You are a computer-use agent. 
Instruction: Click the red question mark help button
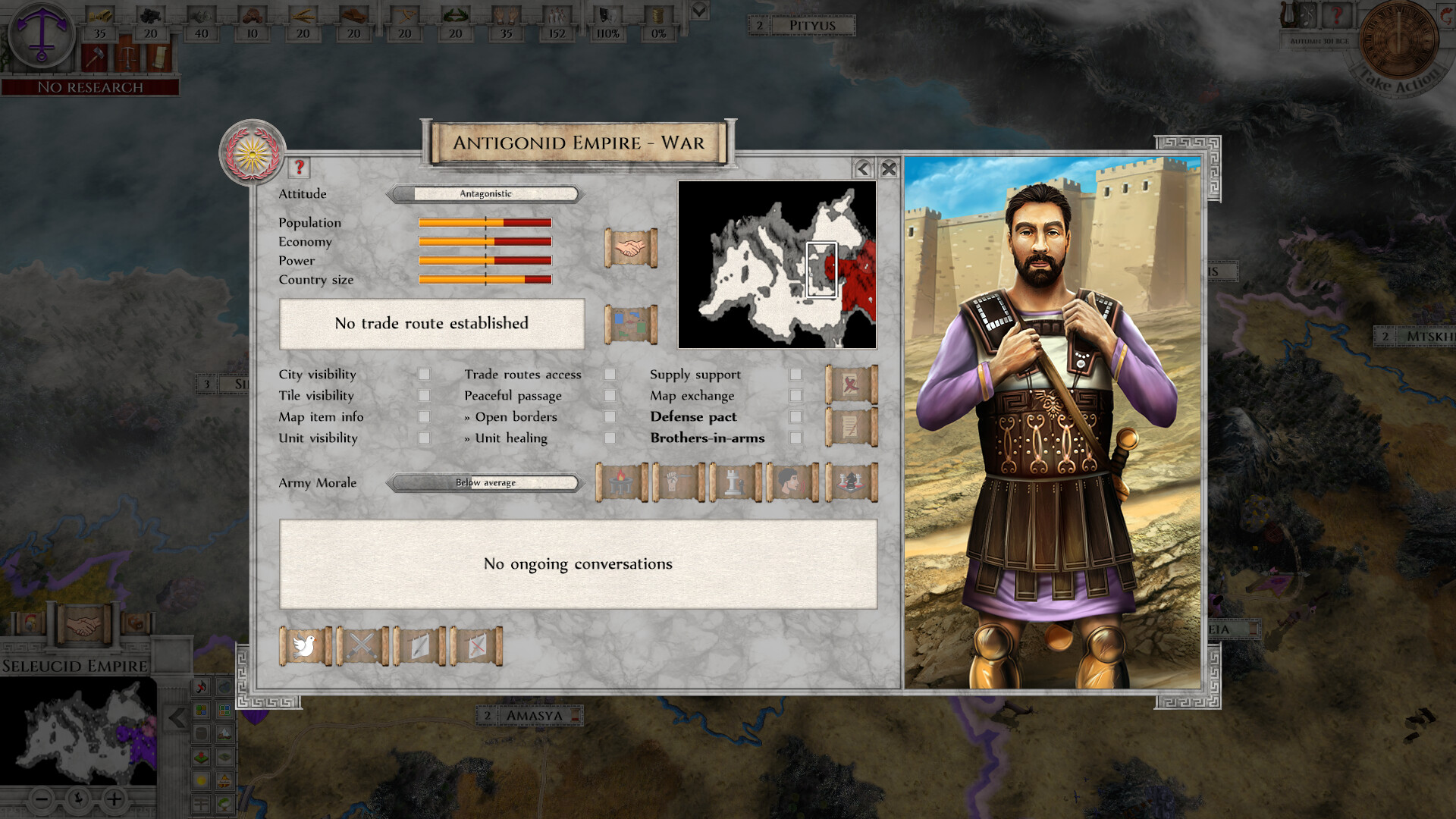tap(299, 168)
